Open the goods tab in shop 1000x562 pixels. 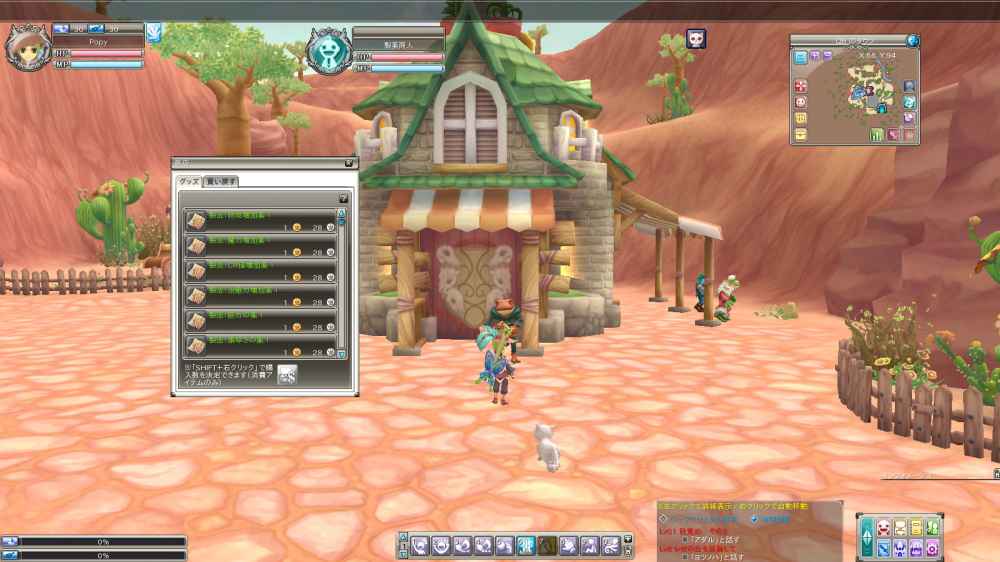(189, 181)
